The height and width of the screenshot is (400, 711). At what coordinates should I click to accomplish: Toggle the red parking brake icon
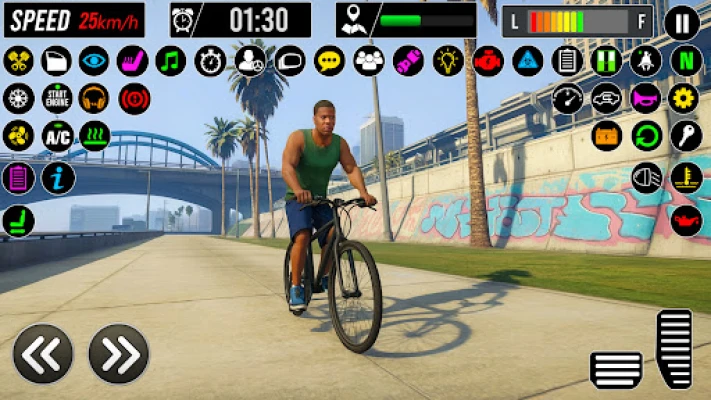(134, 98)
